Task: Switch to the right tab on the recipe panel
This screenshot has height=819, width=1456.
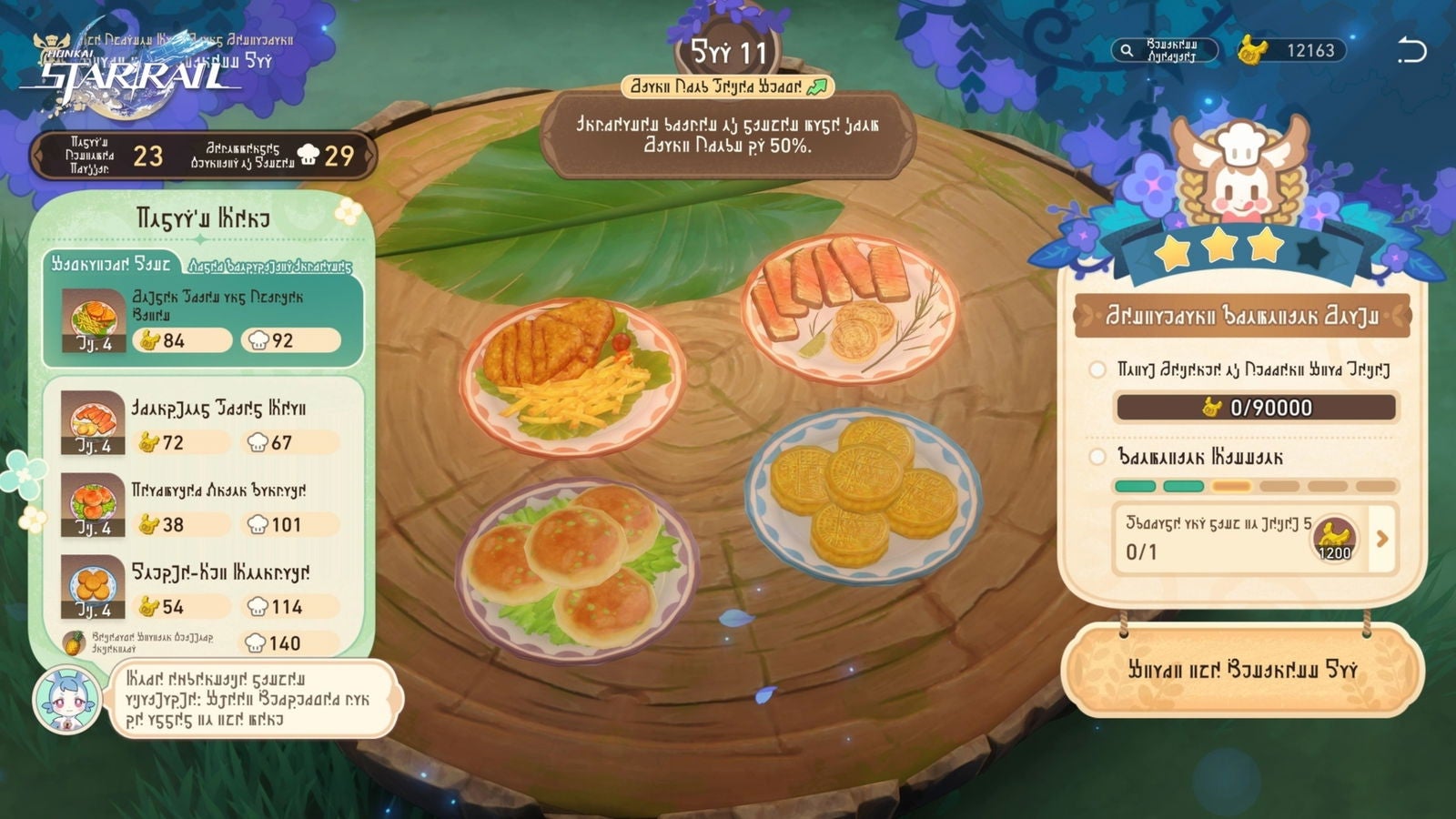Action: click(273, 265)
